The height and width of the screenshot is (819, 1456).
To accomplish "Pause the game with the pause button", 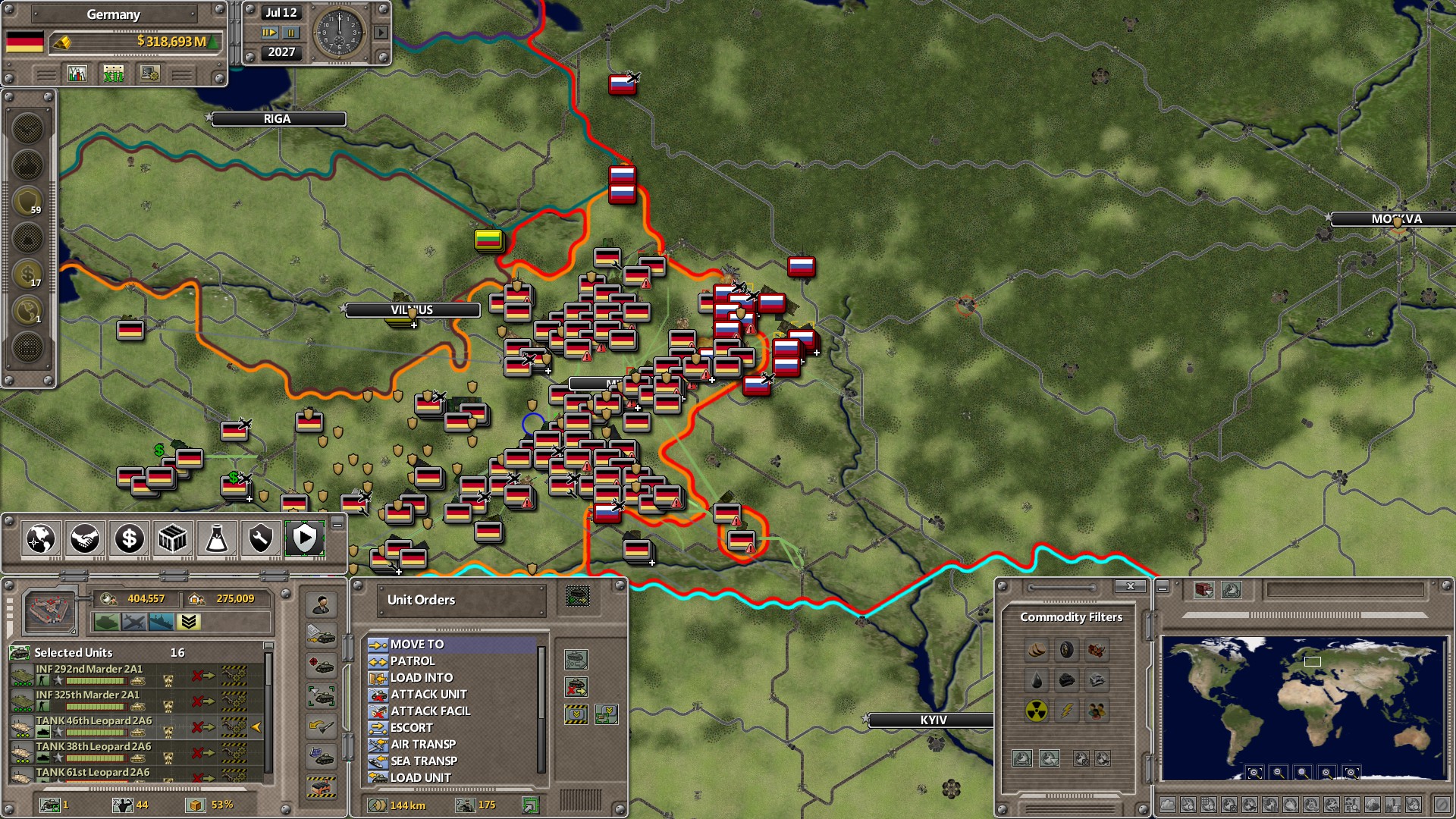I will (291, 34).
